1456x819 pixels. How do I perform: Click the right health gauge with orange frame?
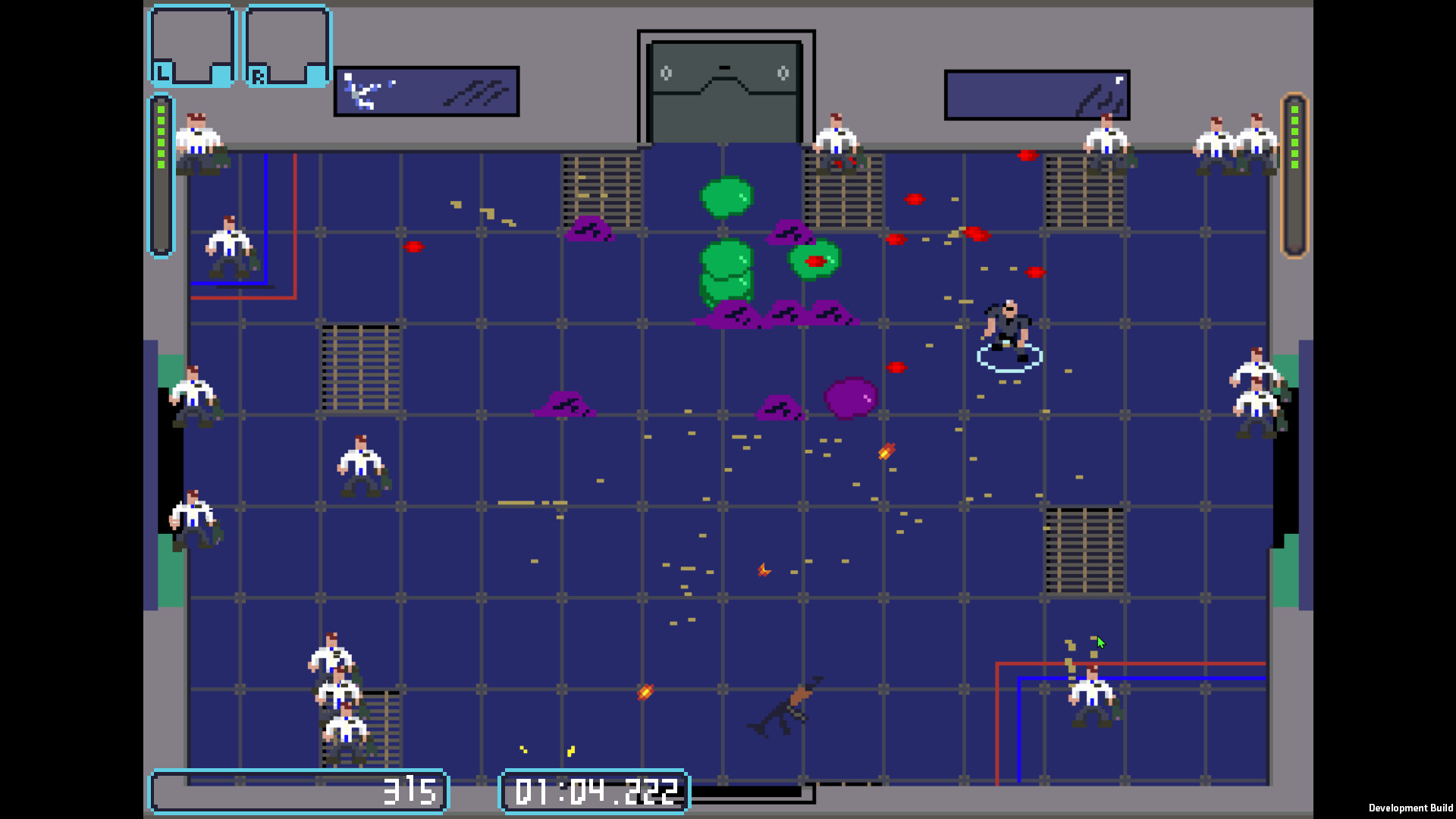click(x=1293, y=174)
